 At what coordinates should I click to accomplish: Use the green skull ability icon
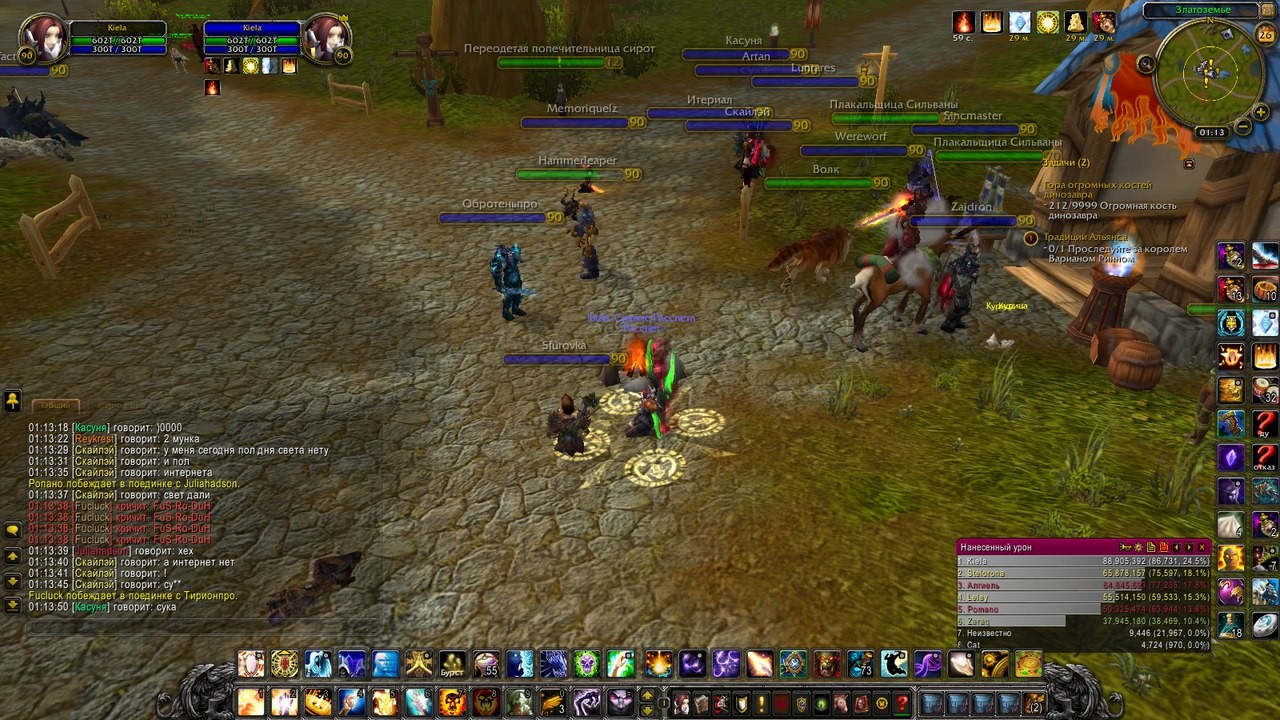tap(586, 664)
